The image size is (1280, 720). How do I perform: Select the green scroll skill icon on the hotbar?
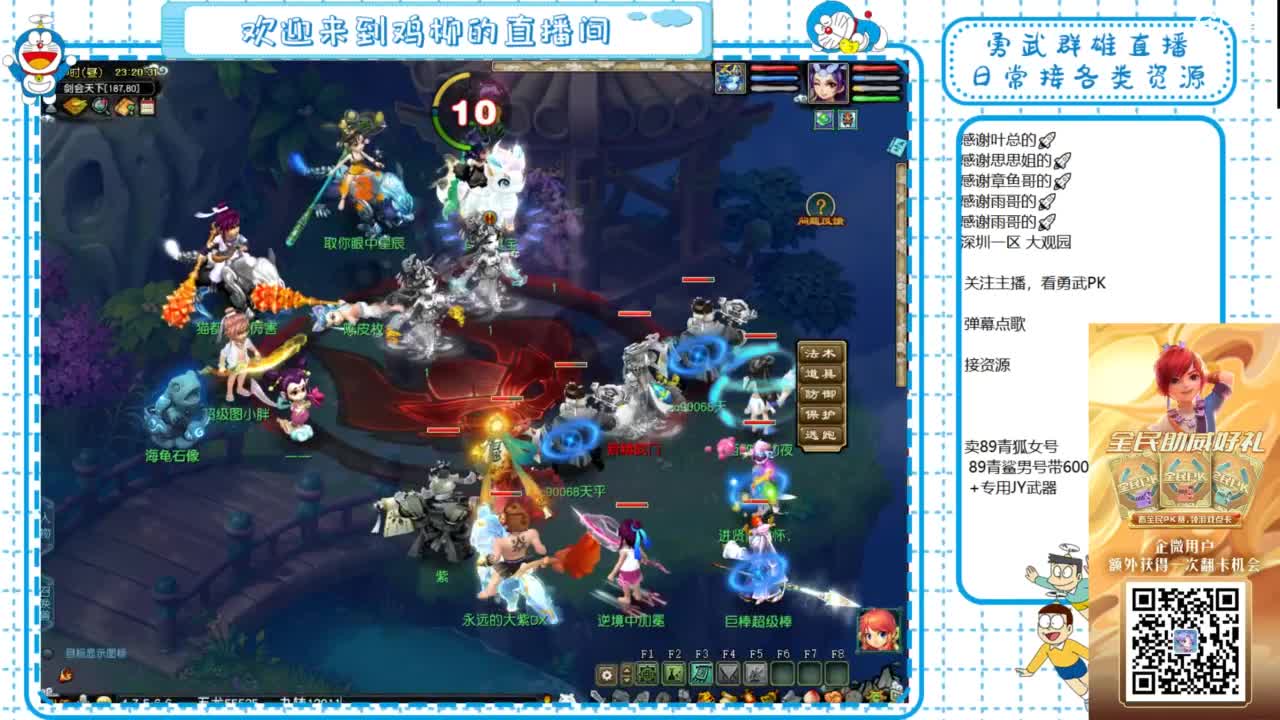point(701,673)
